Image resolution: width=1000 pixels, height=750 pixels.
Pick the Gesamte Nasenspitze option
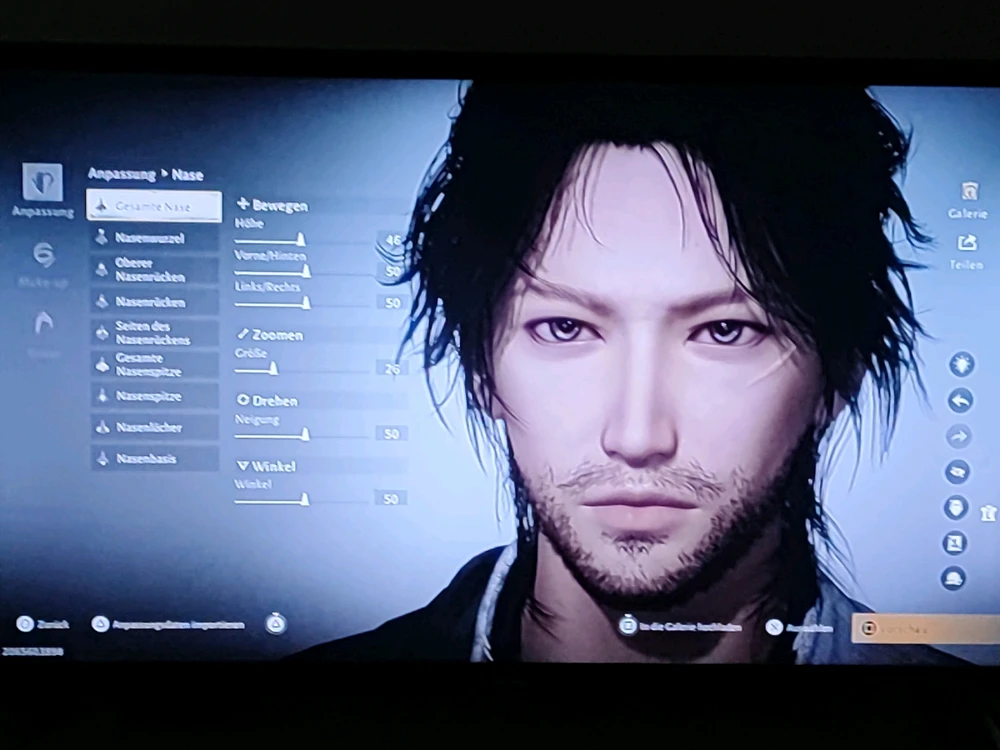tap(154, 364)
